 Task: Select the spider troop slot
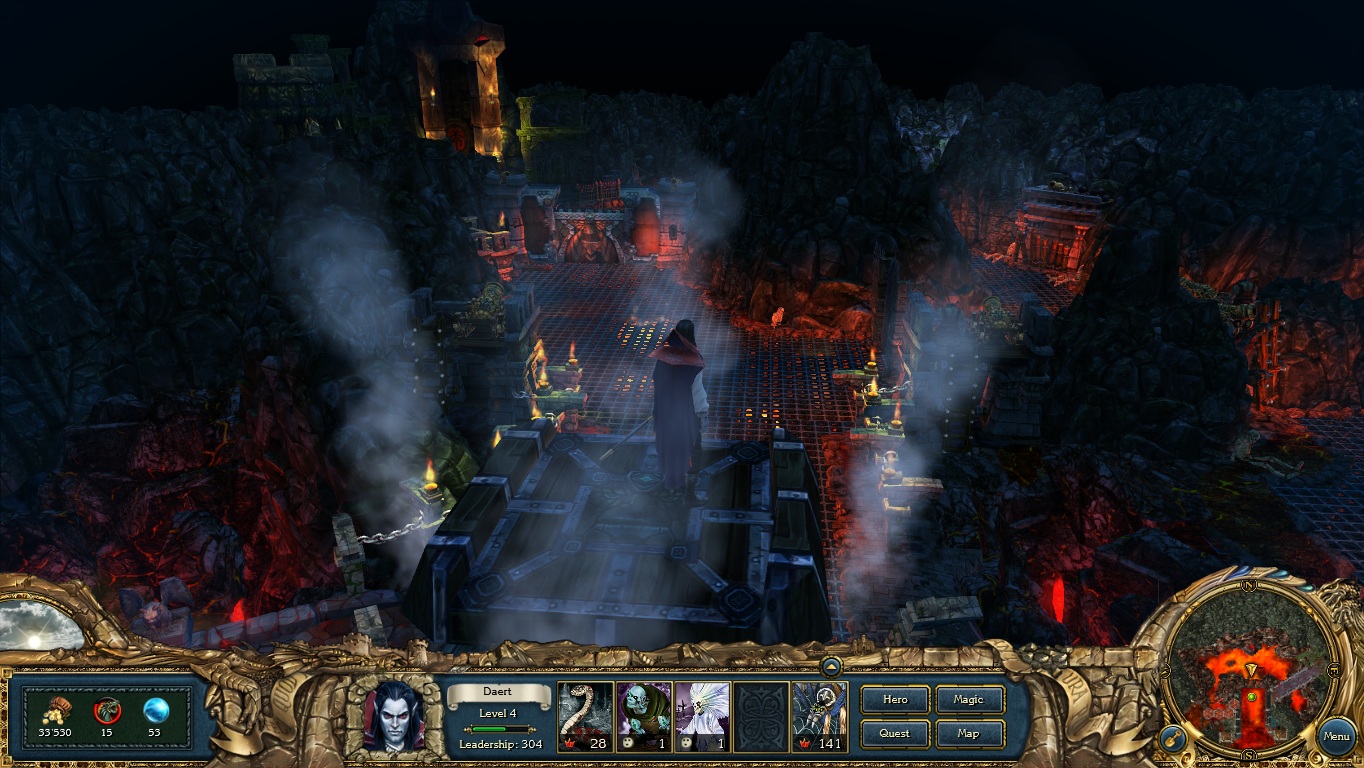pos(820,716)
